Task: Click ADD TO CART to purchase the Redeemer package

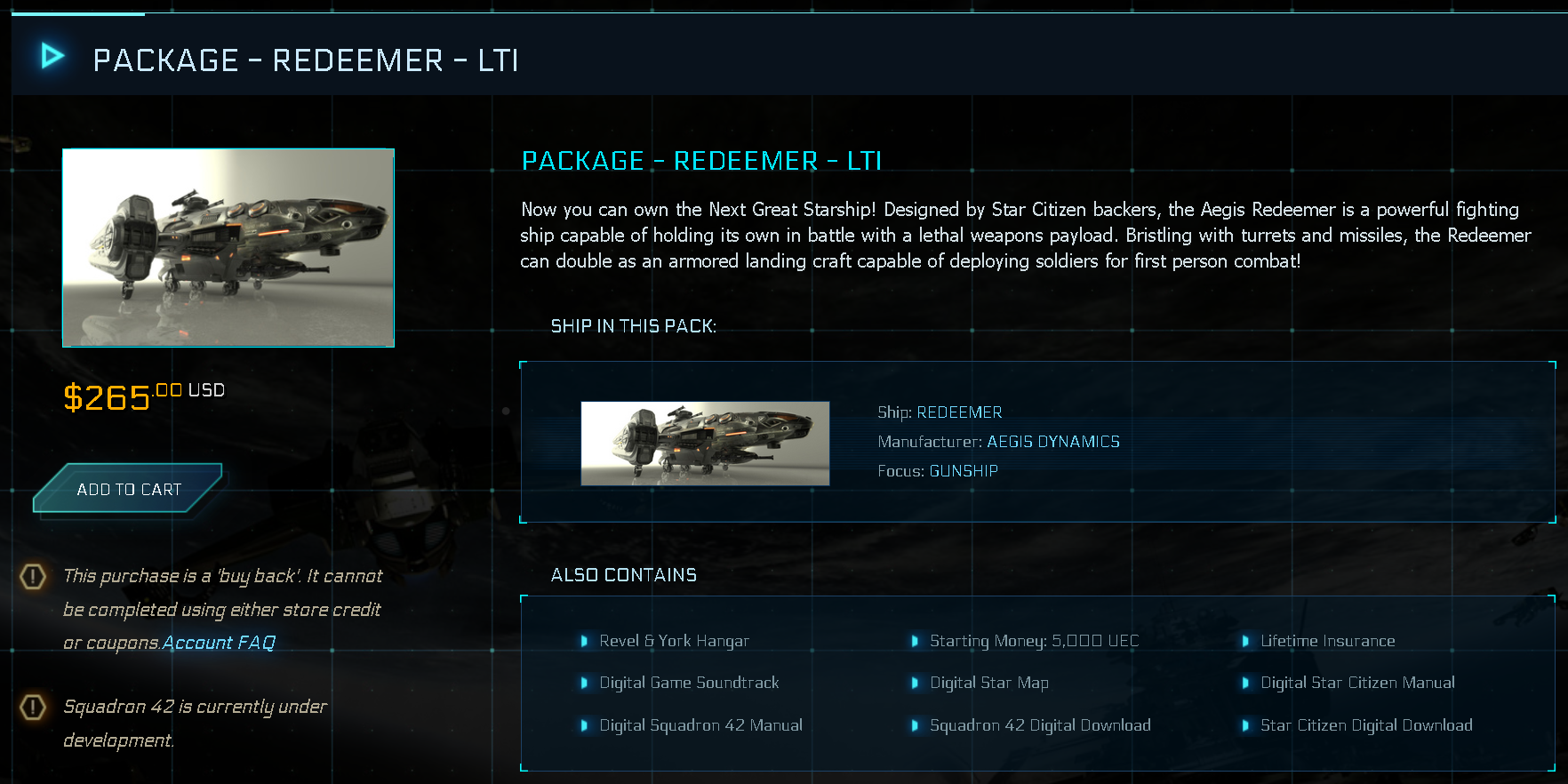Action: pos(128,488)
